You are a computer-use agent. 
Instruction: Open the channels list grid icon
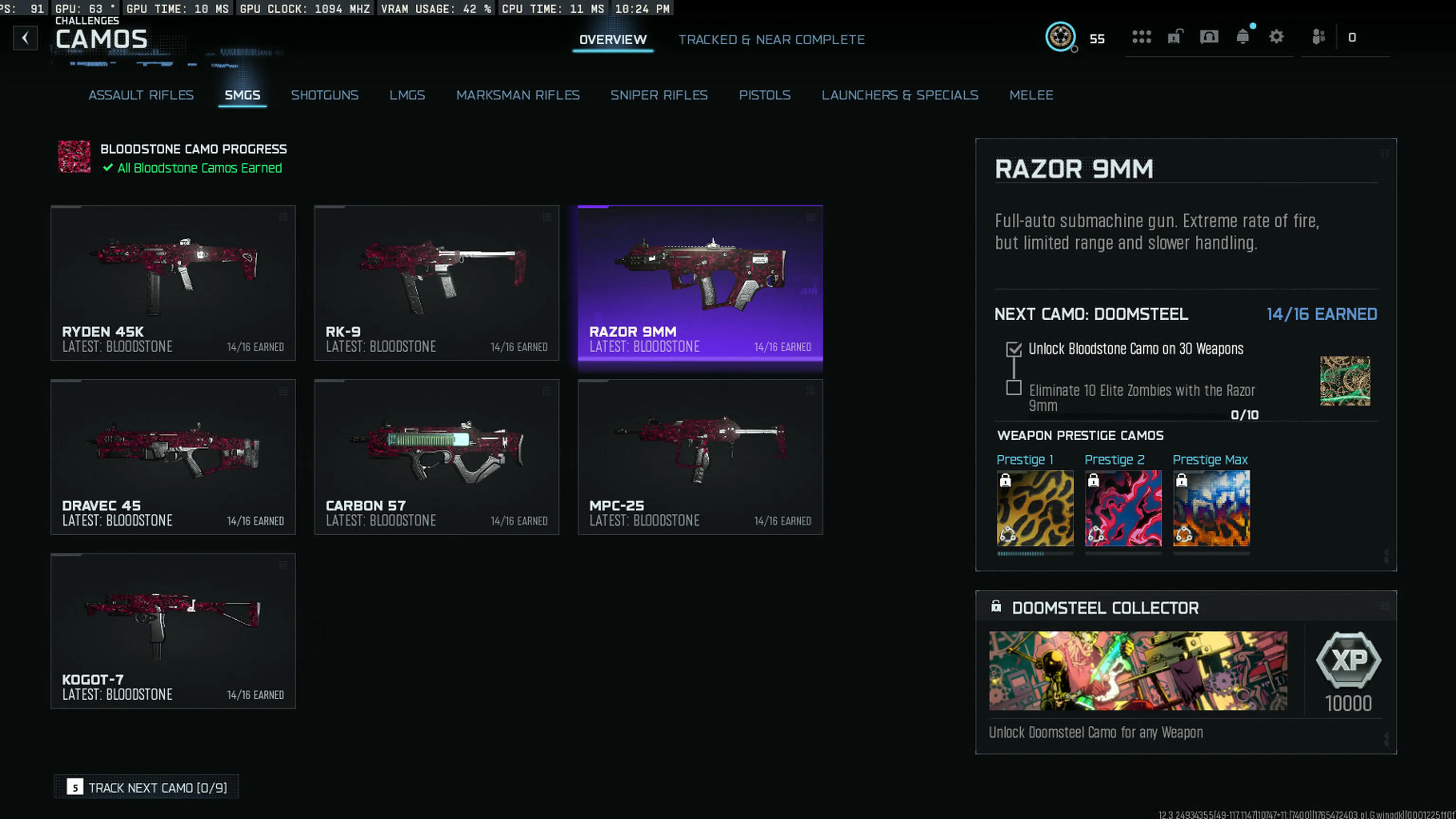[1143, 36]
